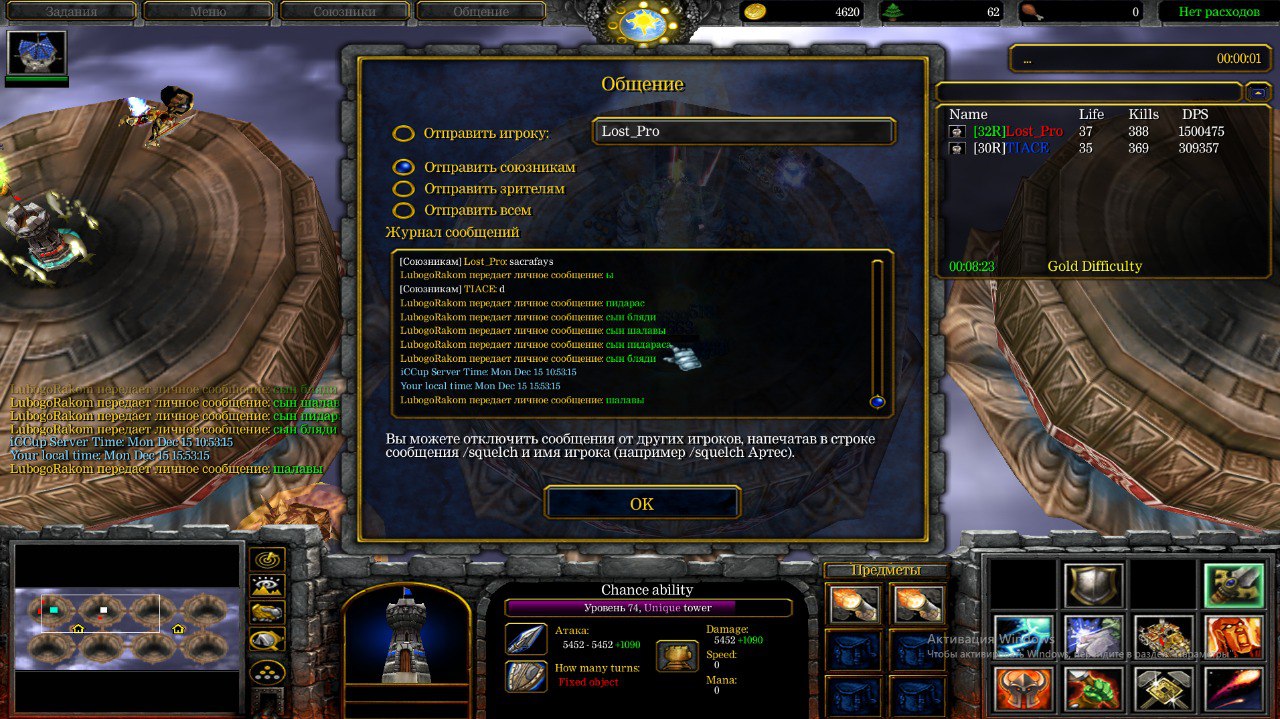Image resolution: width=1280 pixels, height=719 pixels.
Task: Confirm the chat dialog with OK
Action: (x=642, y=503)
